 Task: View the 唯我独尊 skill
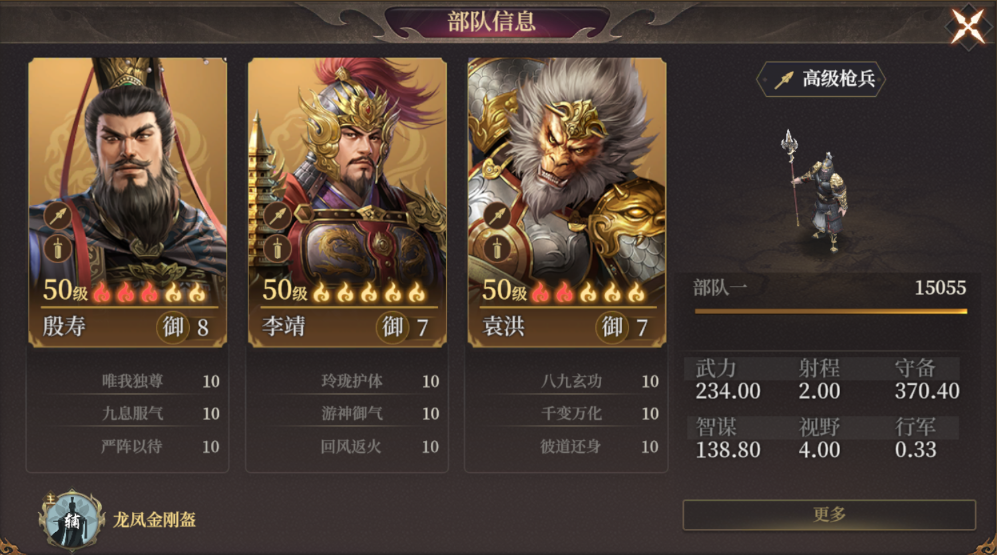pyautogui.click(x=132, y=381)
